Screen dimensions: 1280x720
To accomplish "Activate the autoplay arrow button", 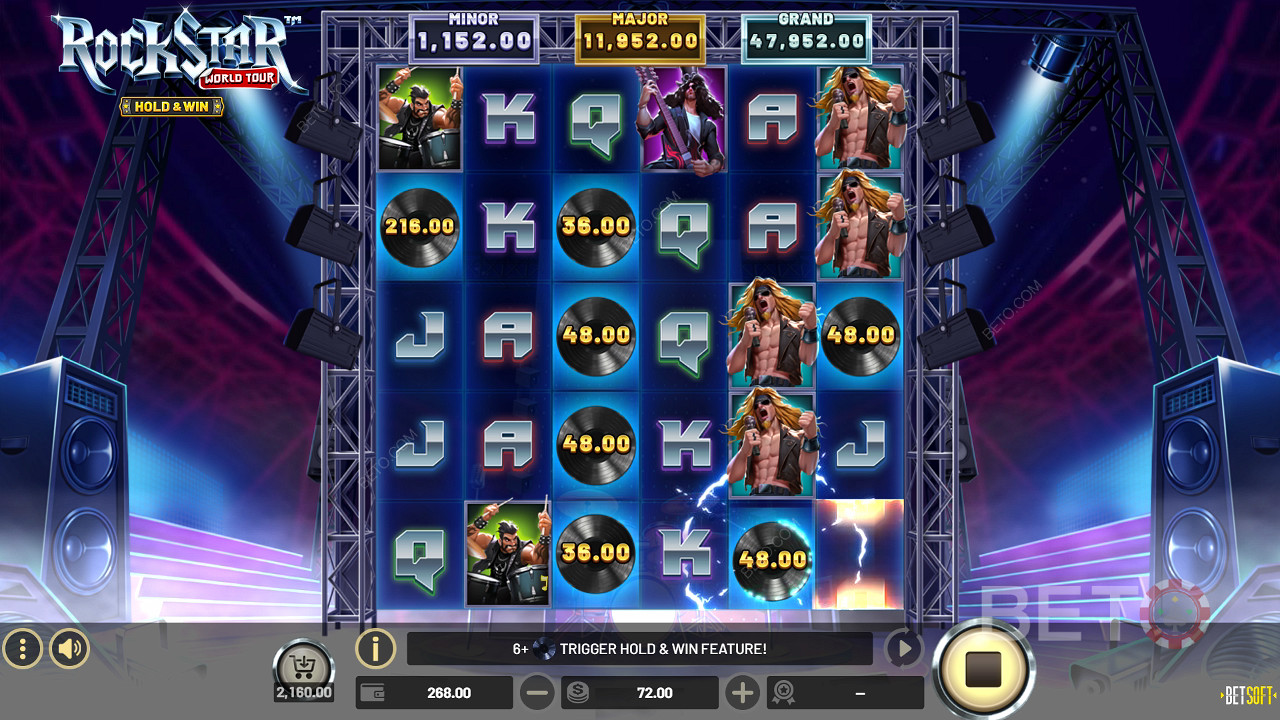I will [903, 649].
